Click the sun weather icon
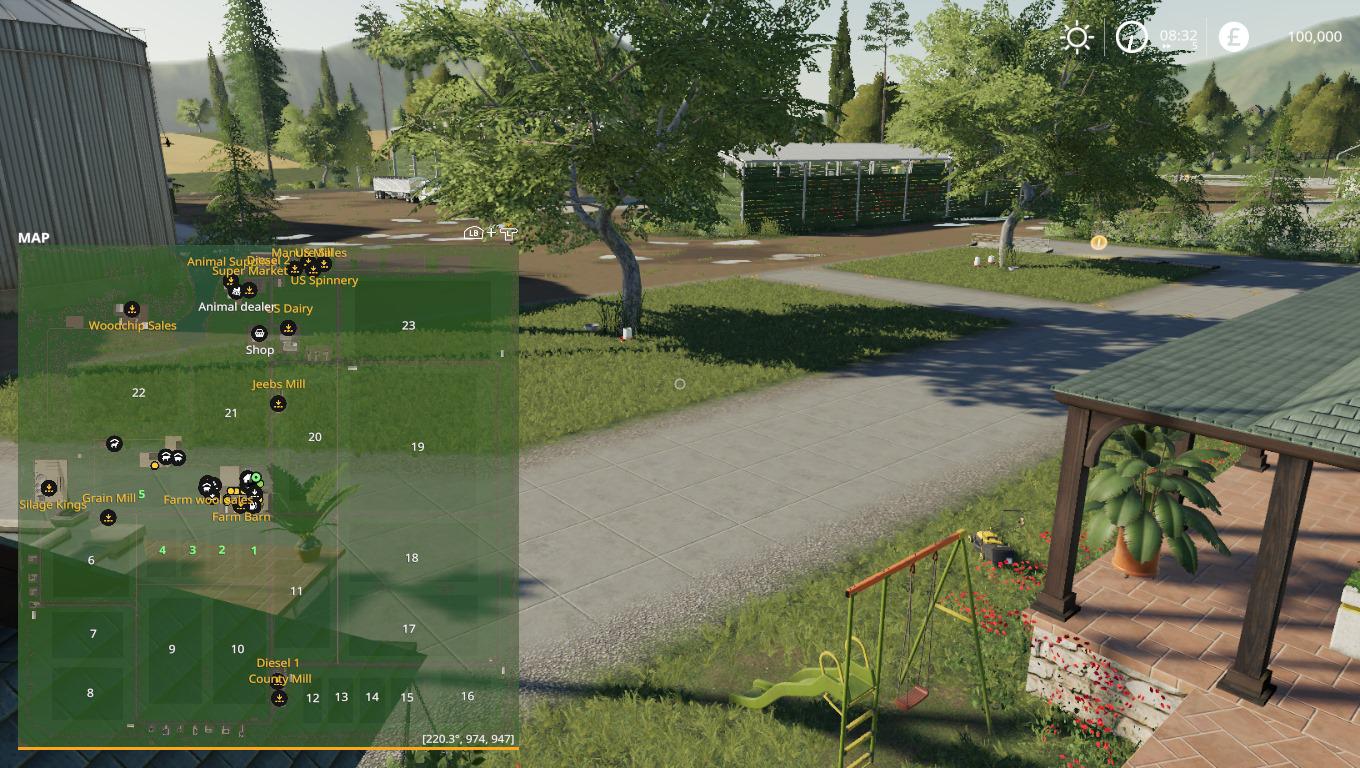This screenshot has height=768, width=1360. (1077, 38)
